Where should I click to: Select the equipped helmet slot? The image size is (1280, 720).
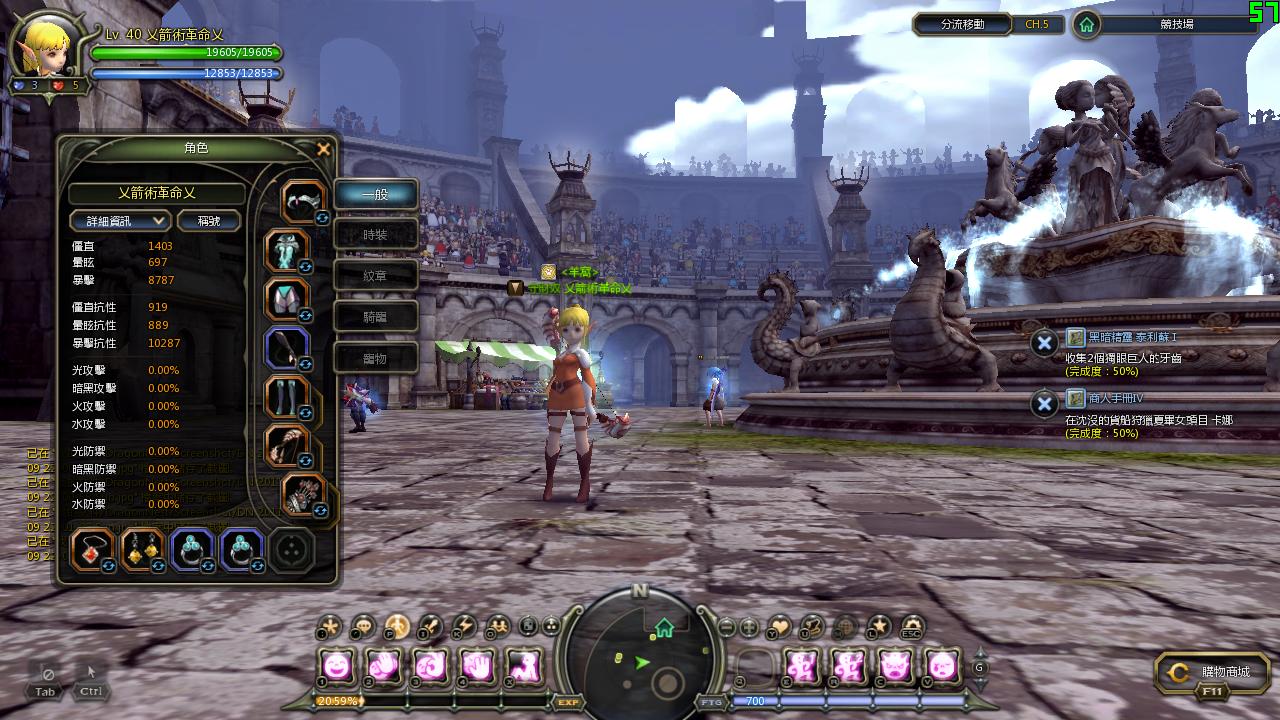pos(301,202)
